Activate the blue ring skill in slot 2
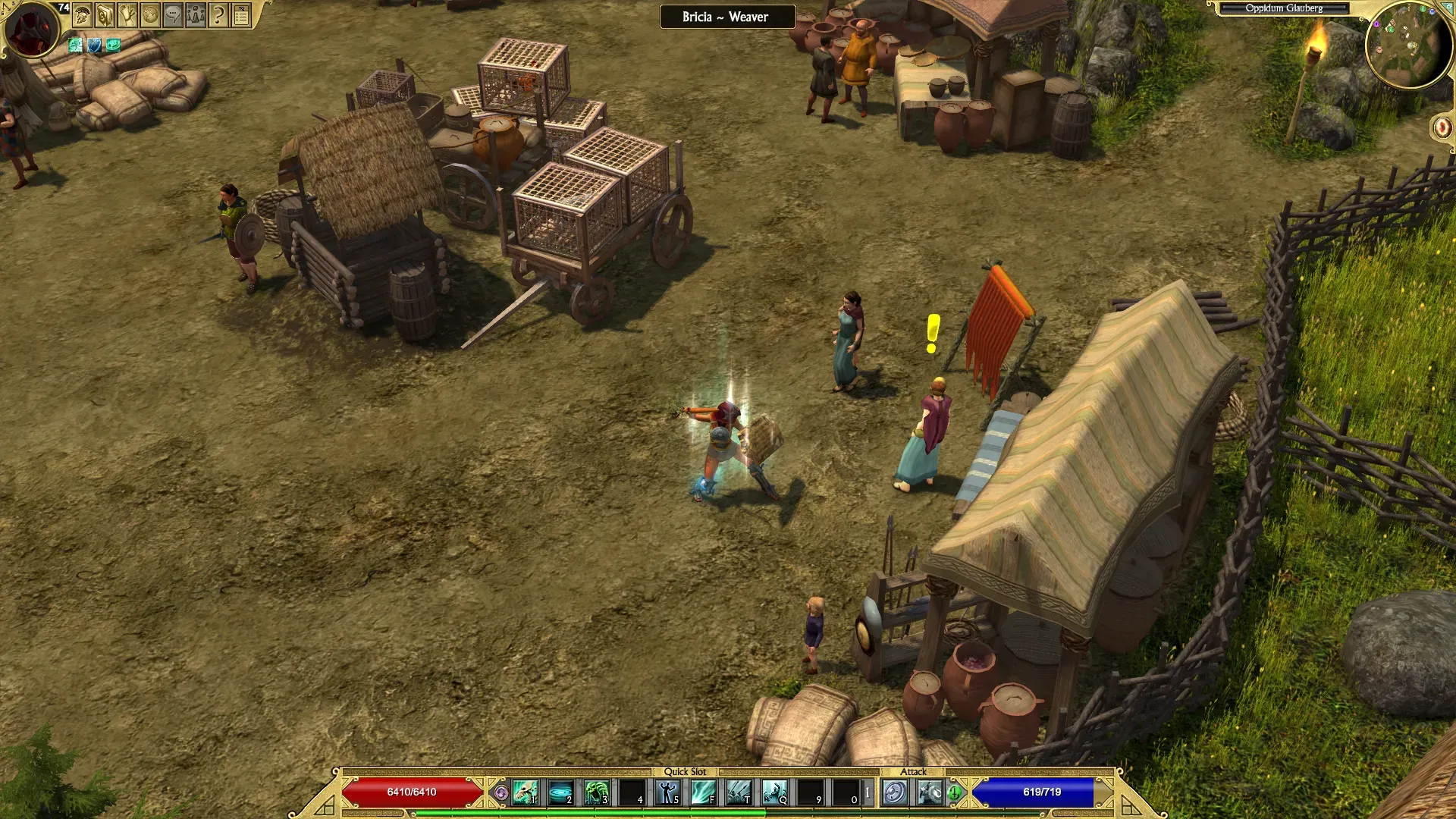This screenshot has height=819, width=1456. pos(561,792)
